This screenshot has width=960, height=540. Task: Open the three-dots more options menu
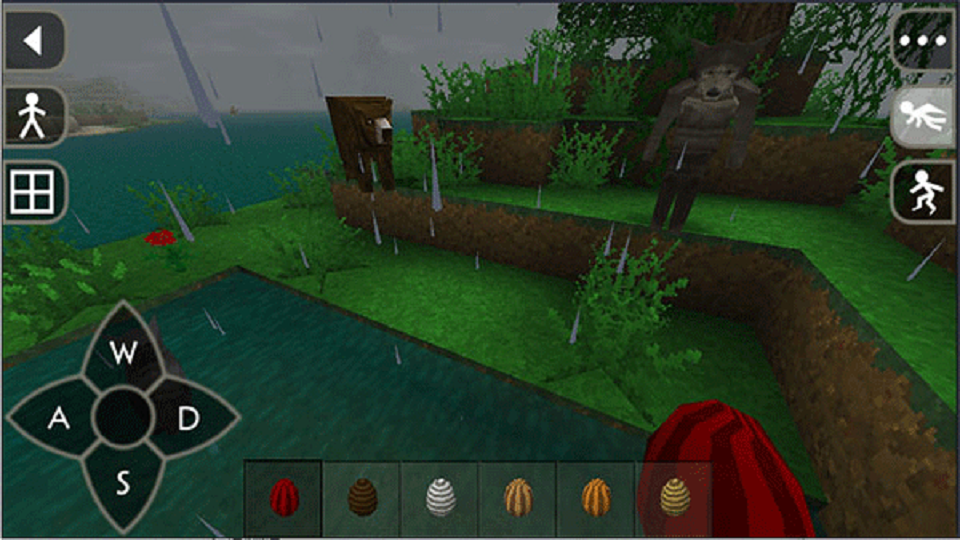(923, 41)
